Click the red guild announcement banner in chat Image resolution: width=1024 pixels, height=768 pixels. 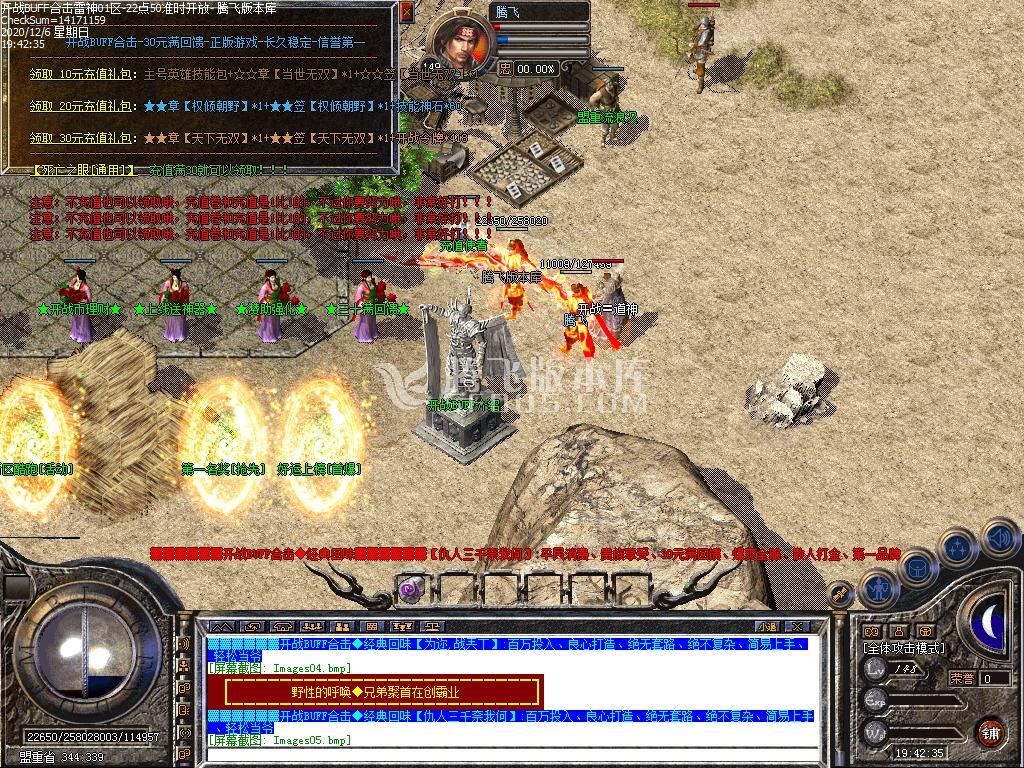click(x=375, y=691)
